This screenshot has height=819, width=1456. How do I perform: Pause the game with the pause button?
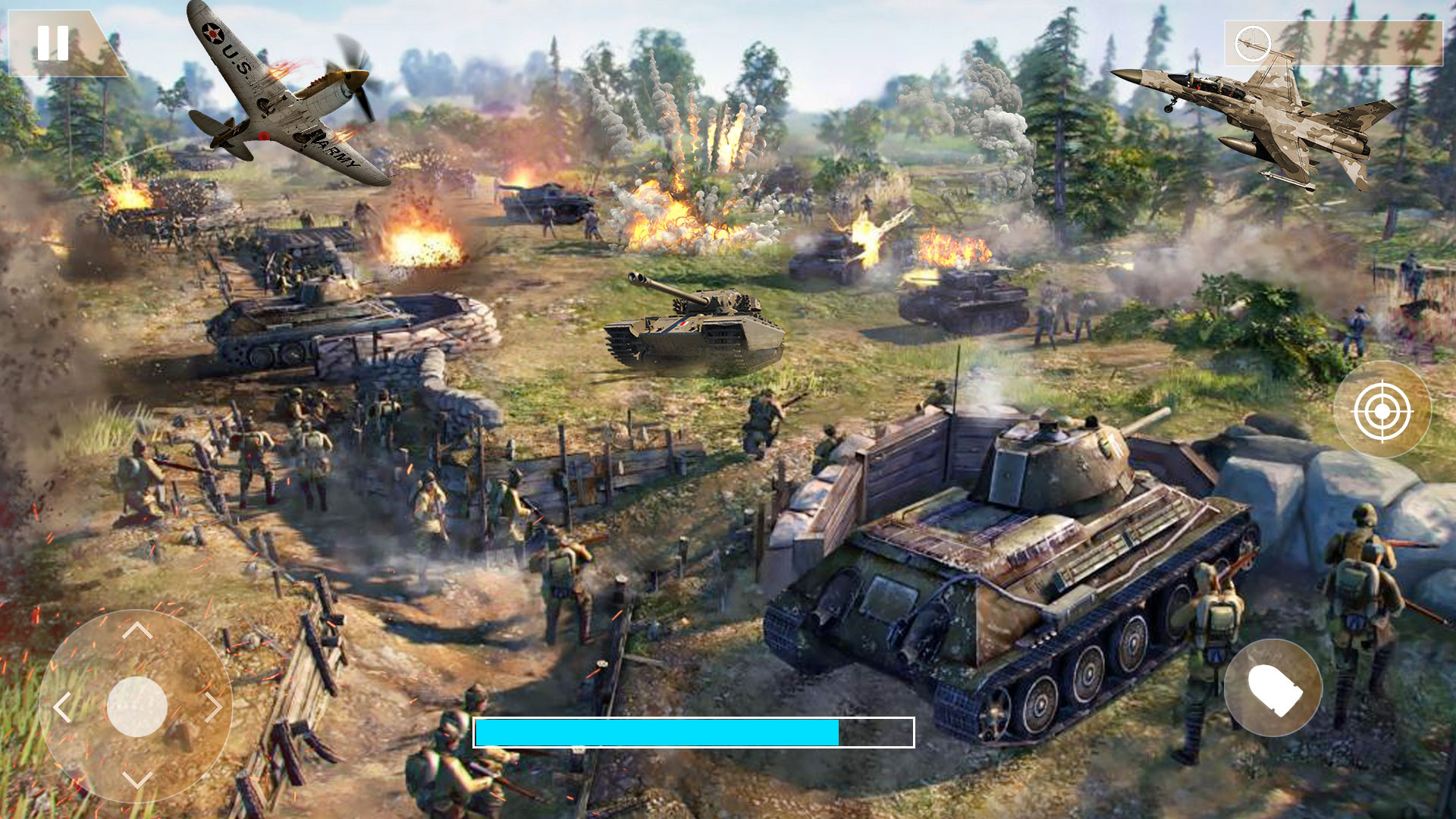53,43
